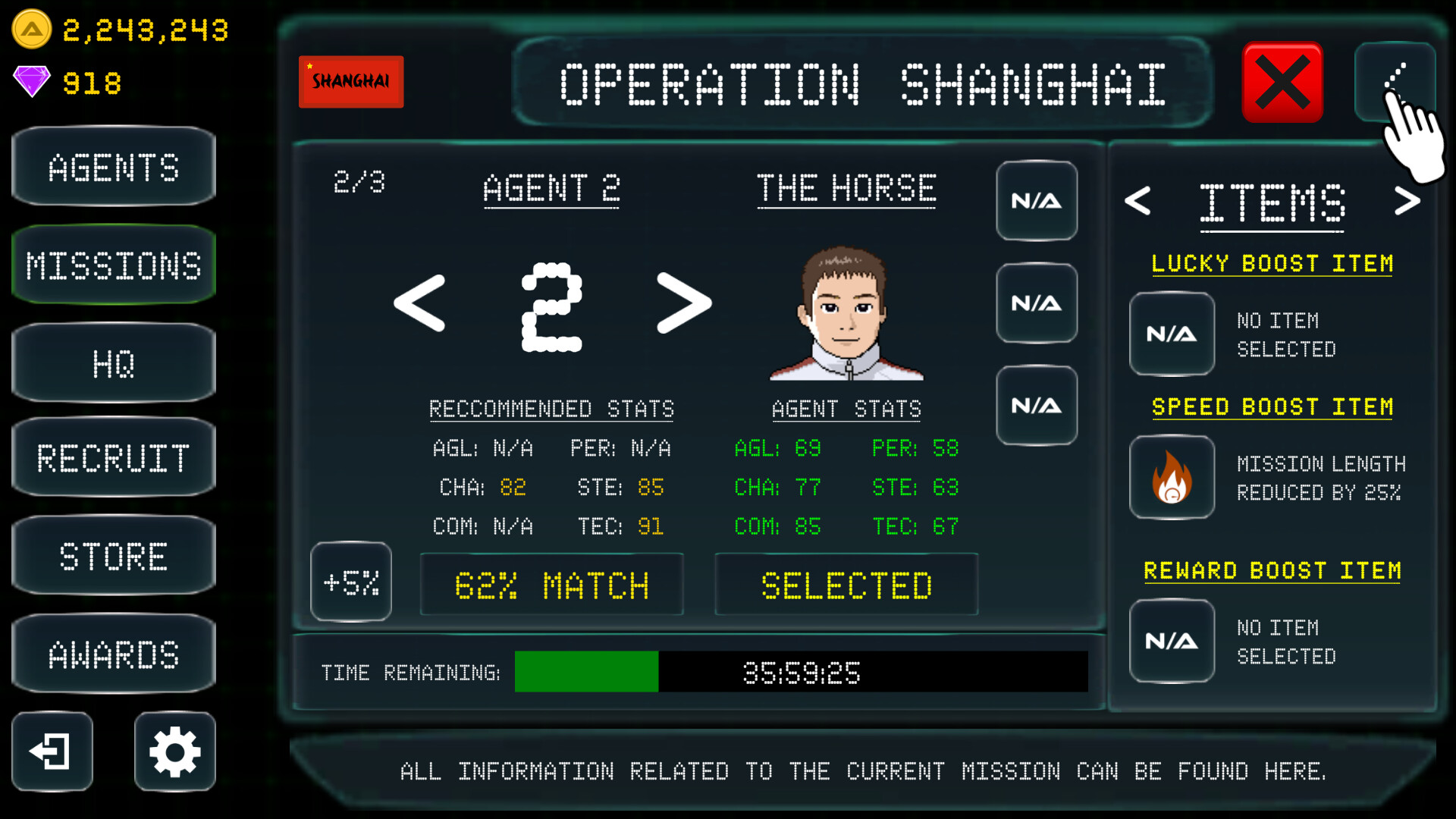This screenshot has width=1456, height=819.
Task: Go to the RECRUIT section
Action: 114,458
